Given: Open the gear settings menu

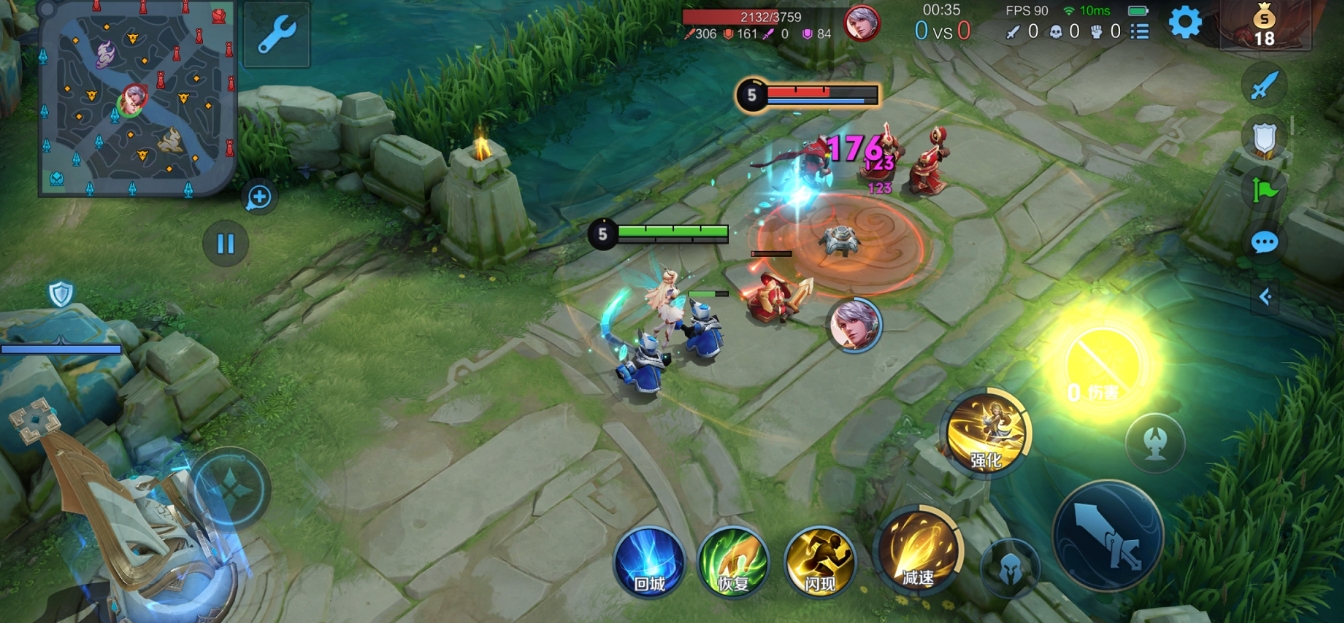Looking at the screenshot, I should pos(1185,22).
